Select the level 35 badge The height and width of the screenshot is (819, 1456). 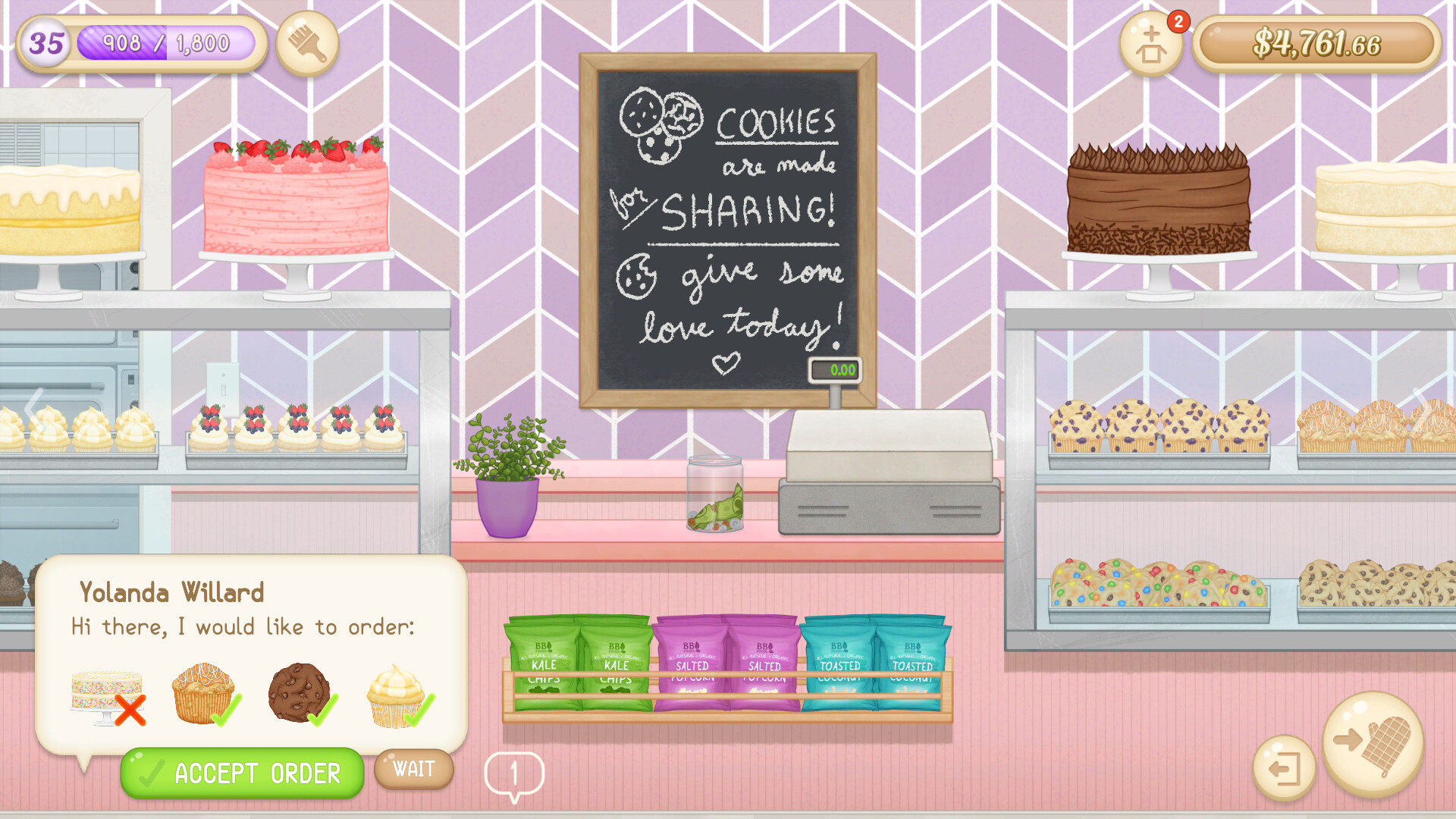click(x=45, y=43)
